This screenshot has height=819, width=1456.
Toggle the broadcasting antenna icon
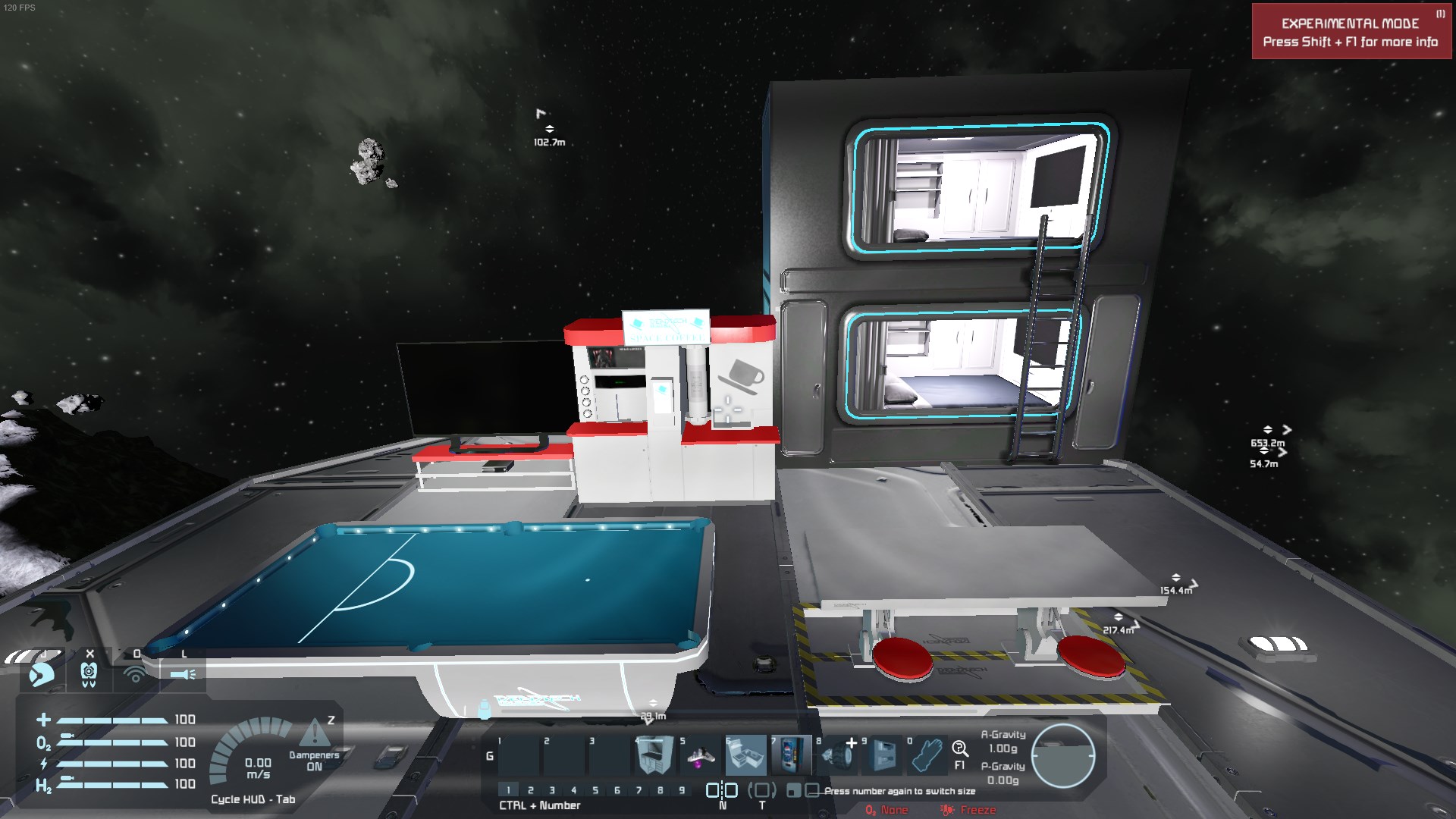tap(136, 673)
